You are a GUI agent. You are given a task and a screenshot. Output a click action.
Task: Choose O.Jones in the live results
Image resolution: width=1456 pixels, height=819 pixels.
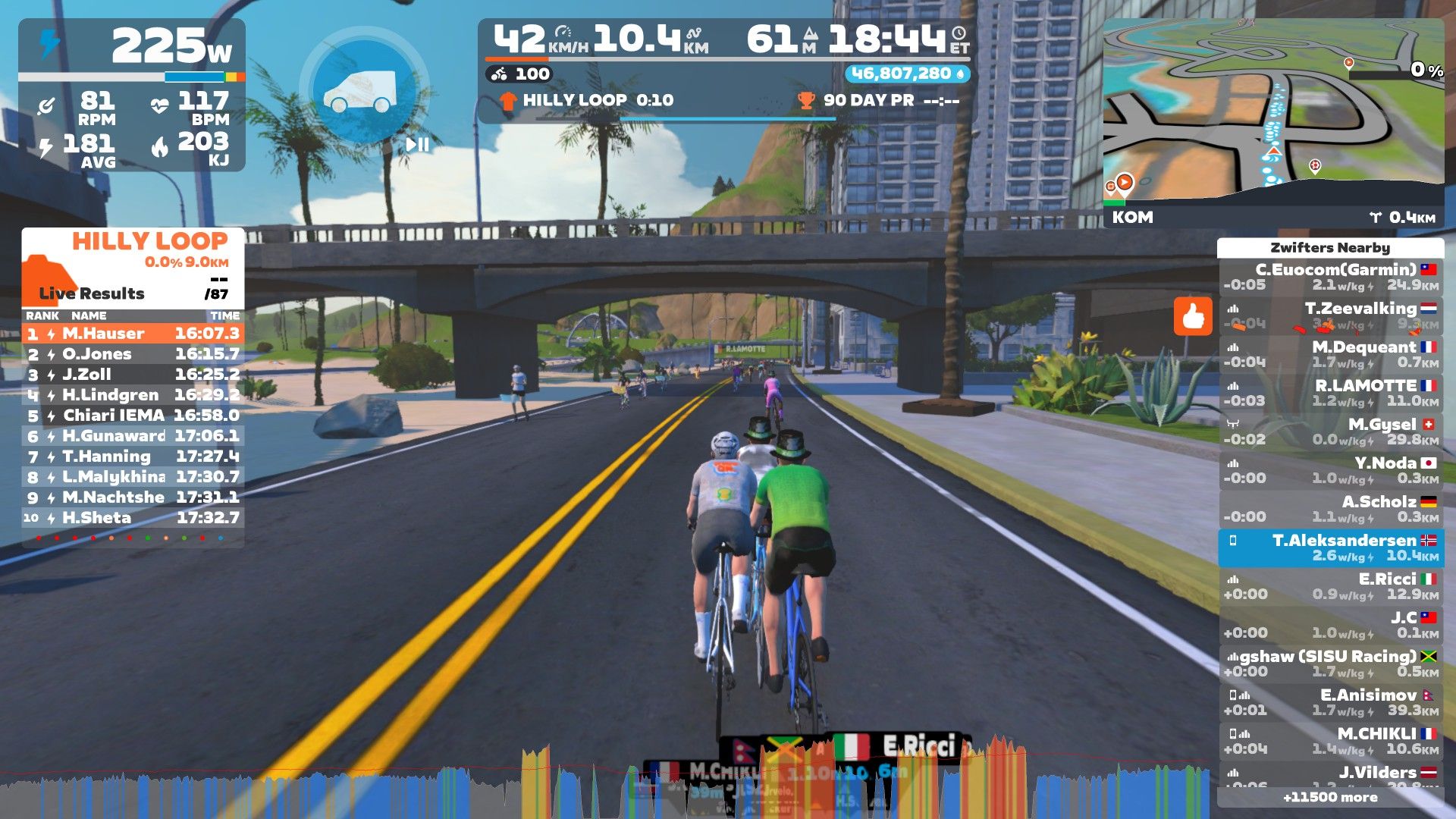pos(133,354)
